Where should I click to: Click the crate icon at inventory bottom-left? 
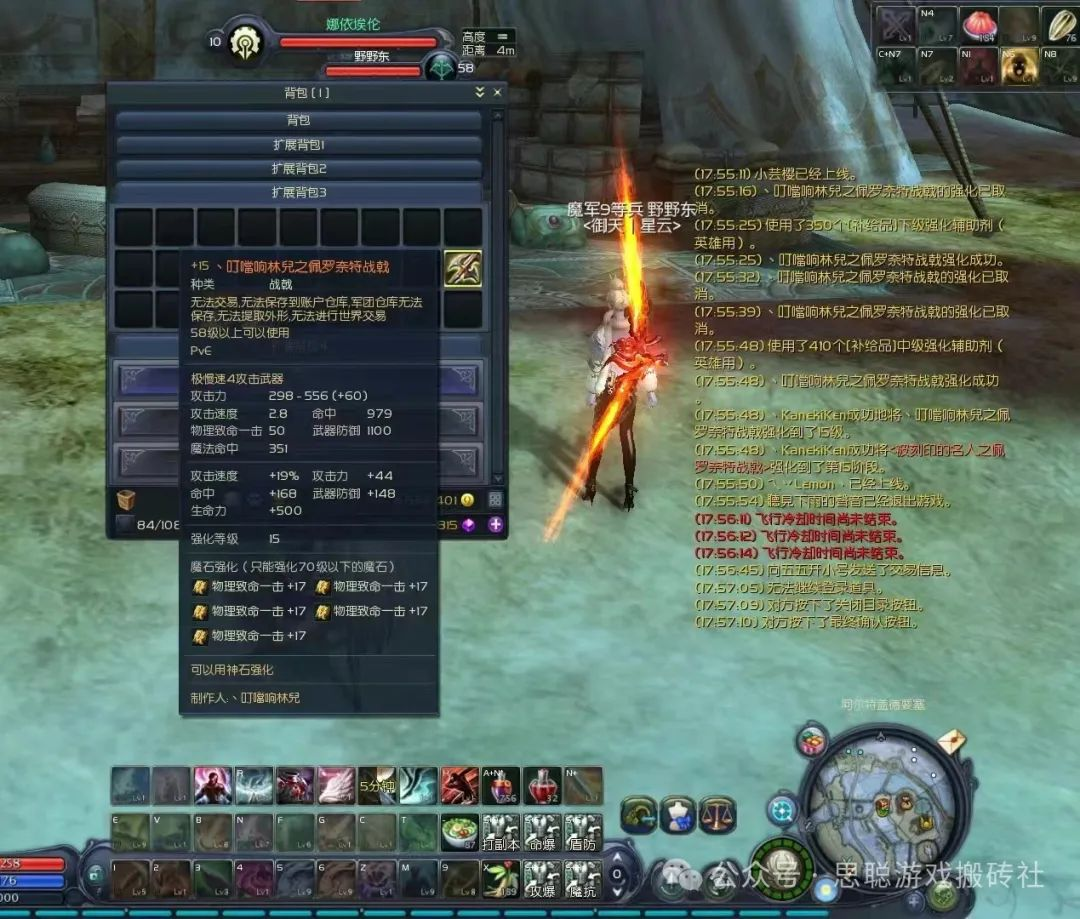pyautogui.click(x=126, y=500)
